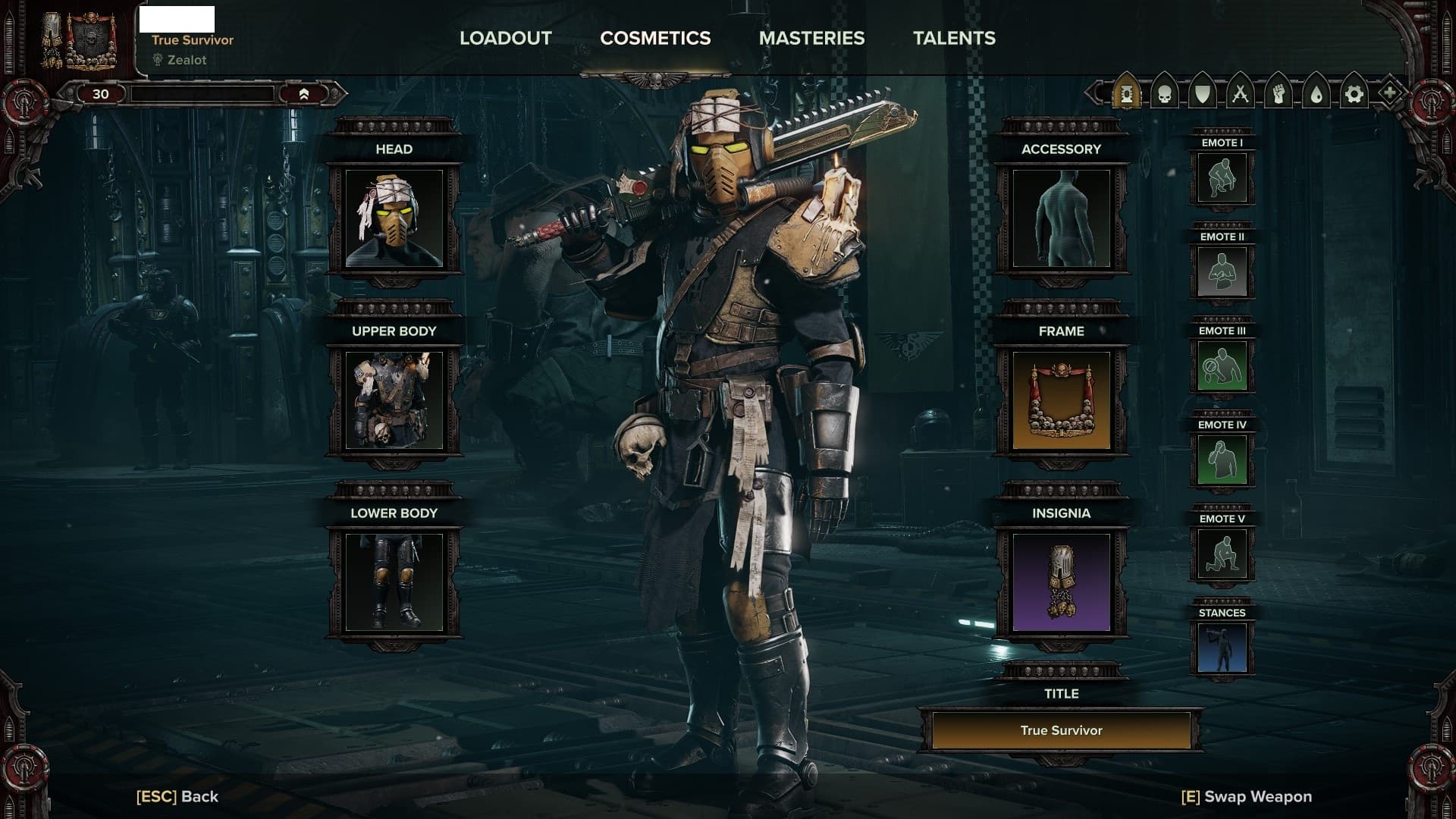
Task: Select the skull preset icon
Action: (1165, 94)
